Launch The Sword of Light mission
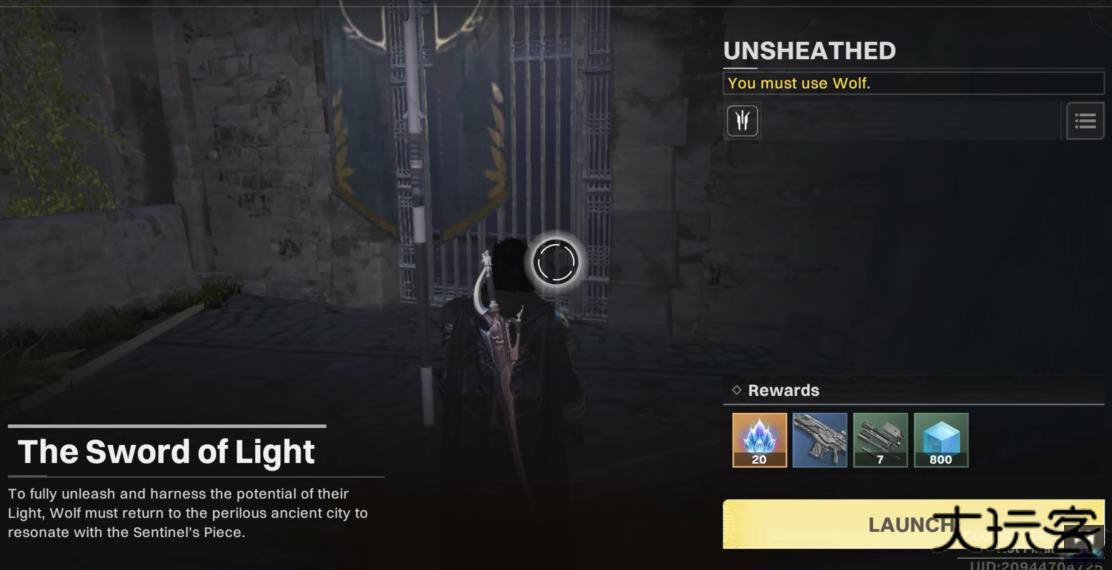The image size is (1112, 570). point(912,524)
